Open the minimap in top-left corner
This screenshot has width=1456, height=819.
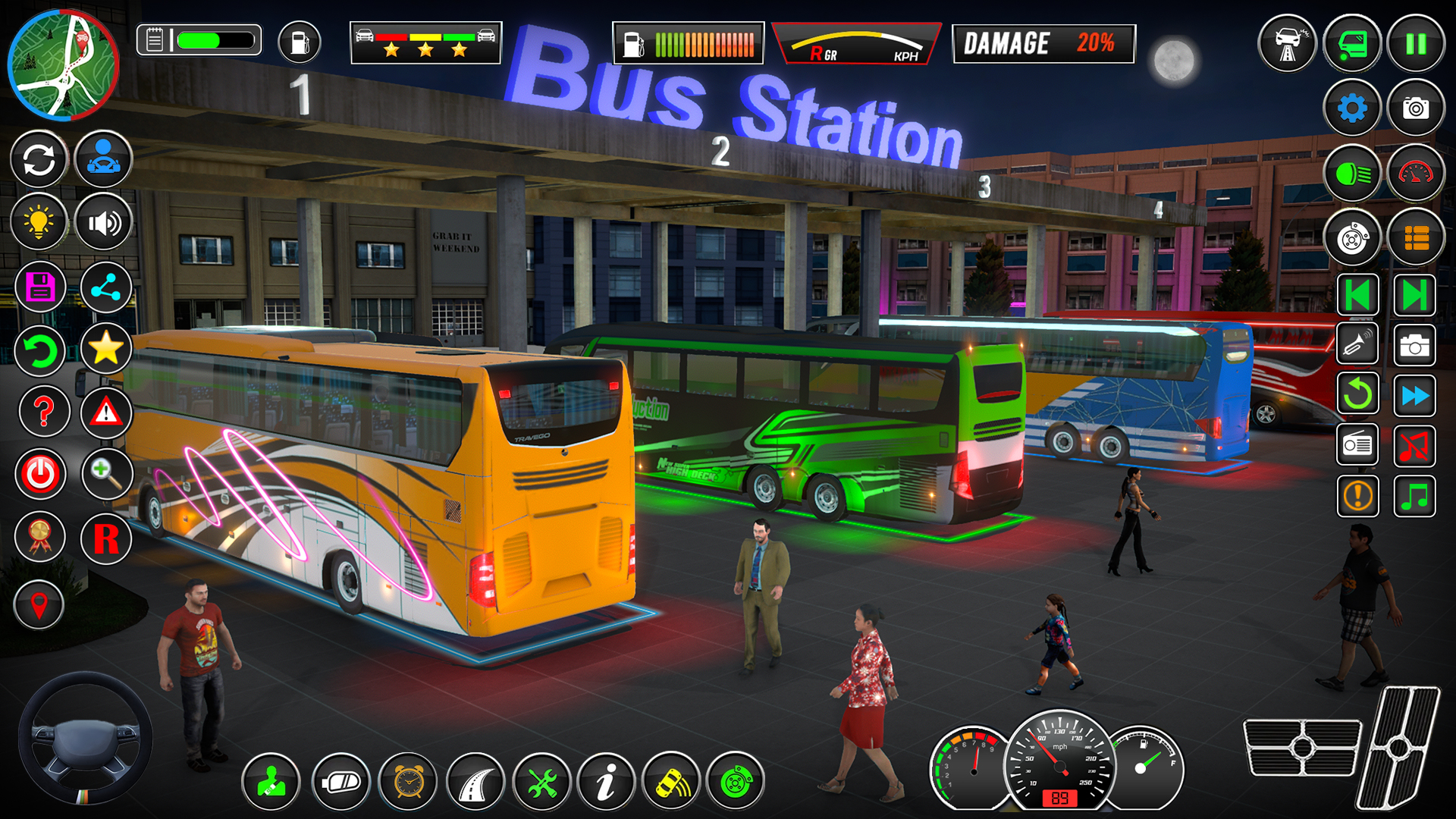pos(64,66)
